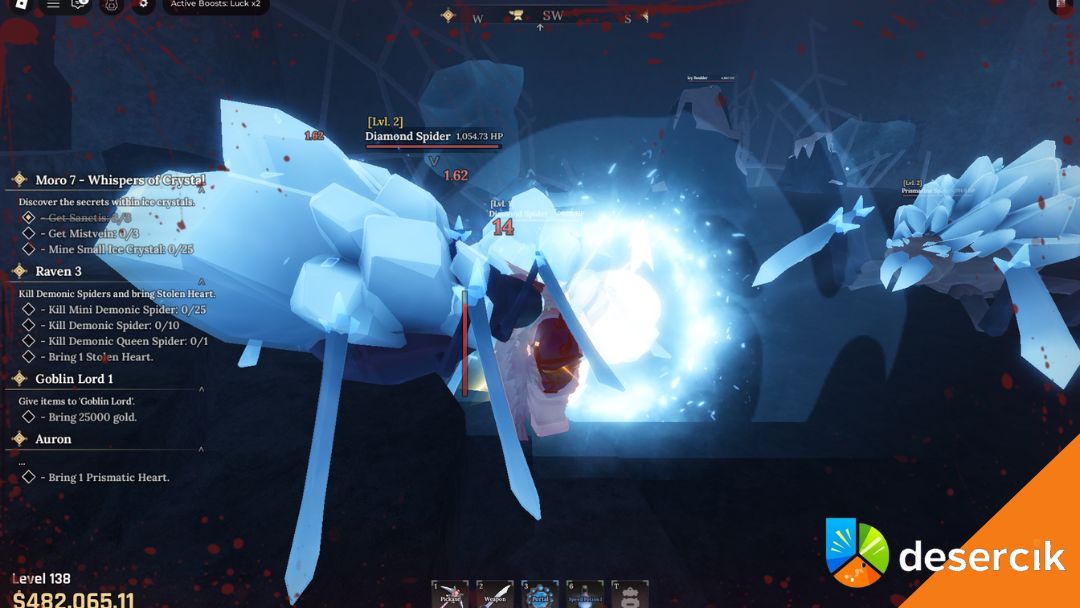Viewport: 1080px width, 608px height.
Task: Open the backpack icon in the top bar
Action: tap(112, 4)
